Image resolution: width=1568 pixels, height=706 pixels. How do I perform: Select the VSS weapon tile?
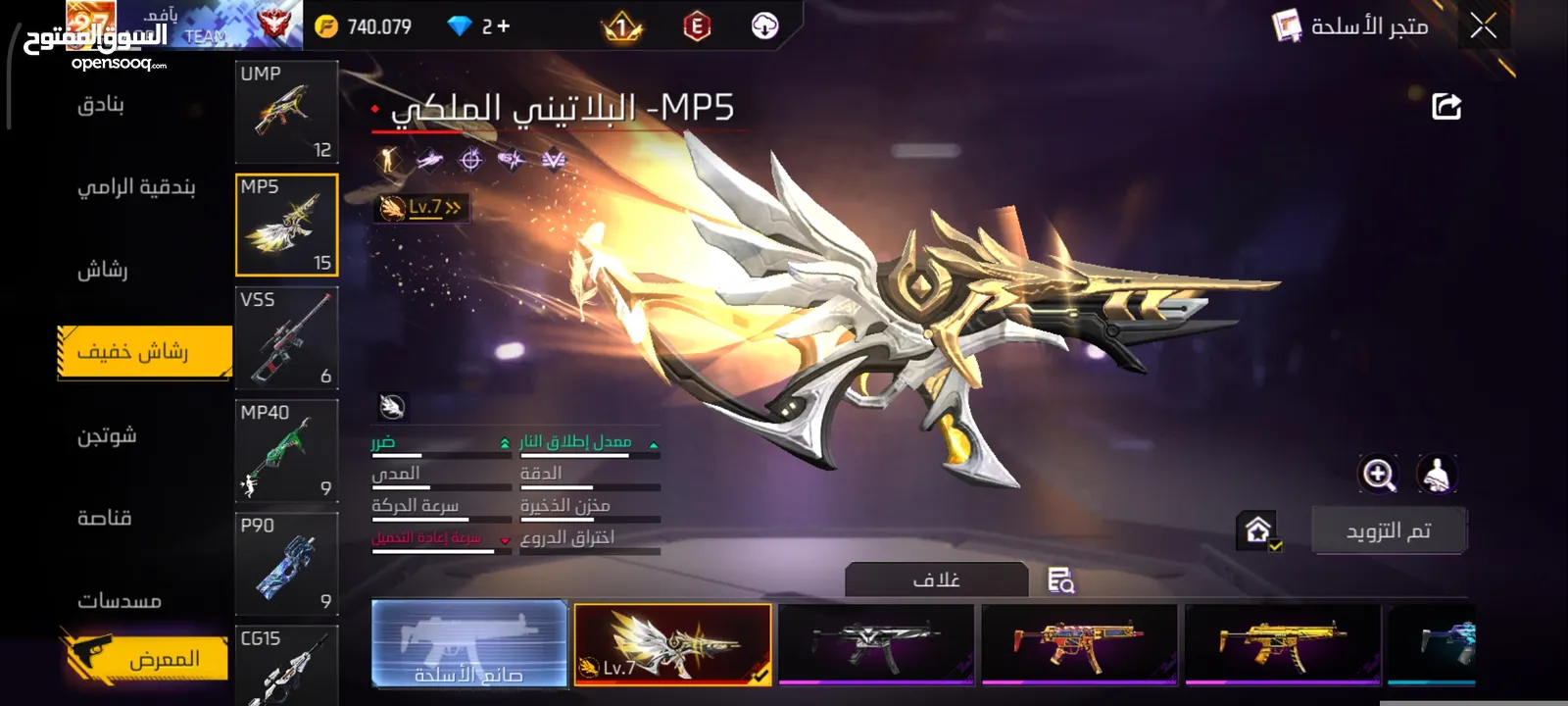point(286,338)
